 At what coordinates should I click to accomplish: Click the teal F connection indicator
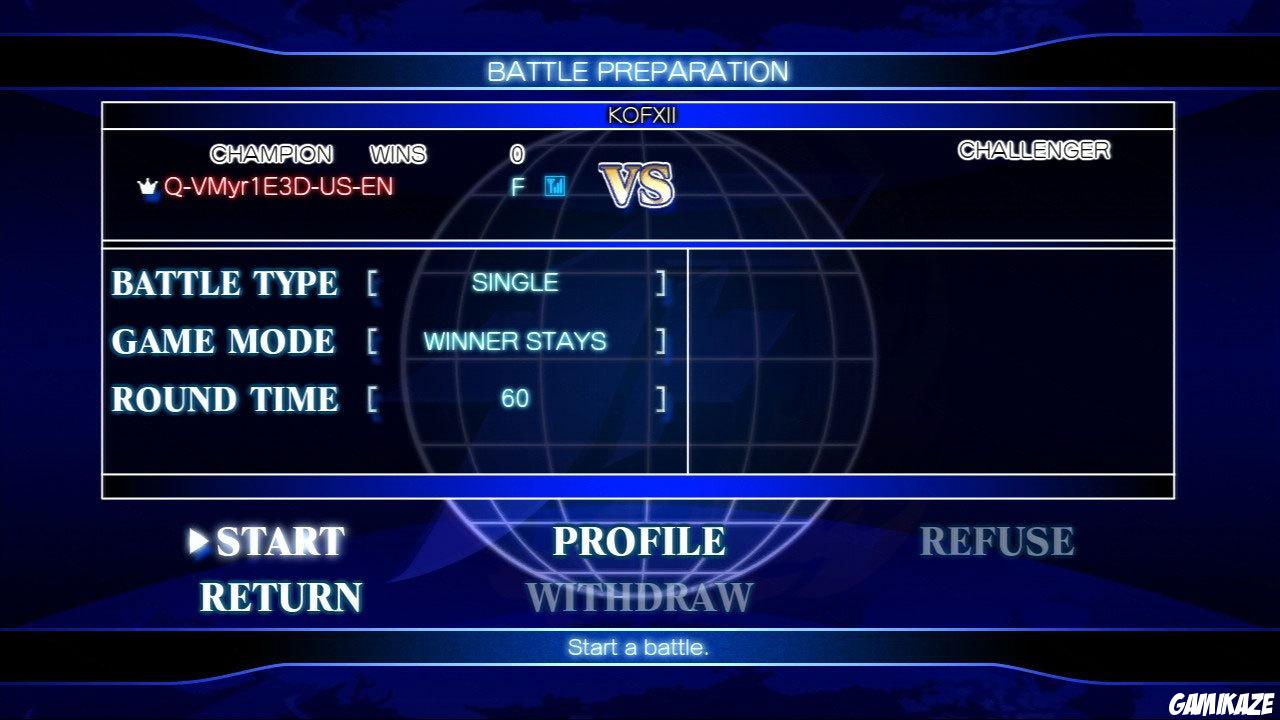pos(517,184)
